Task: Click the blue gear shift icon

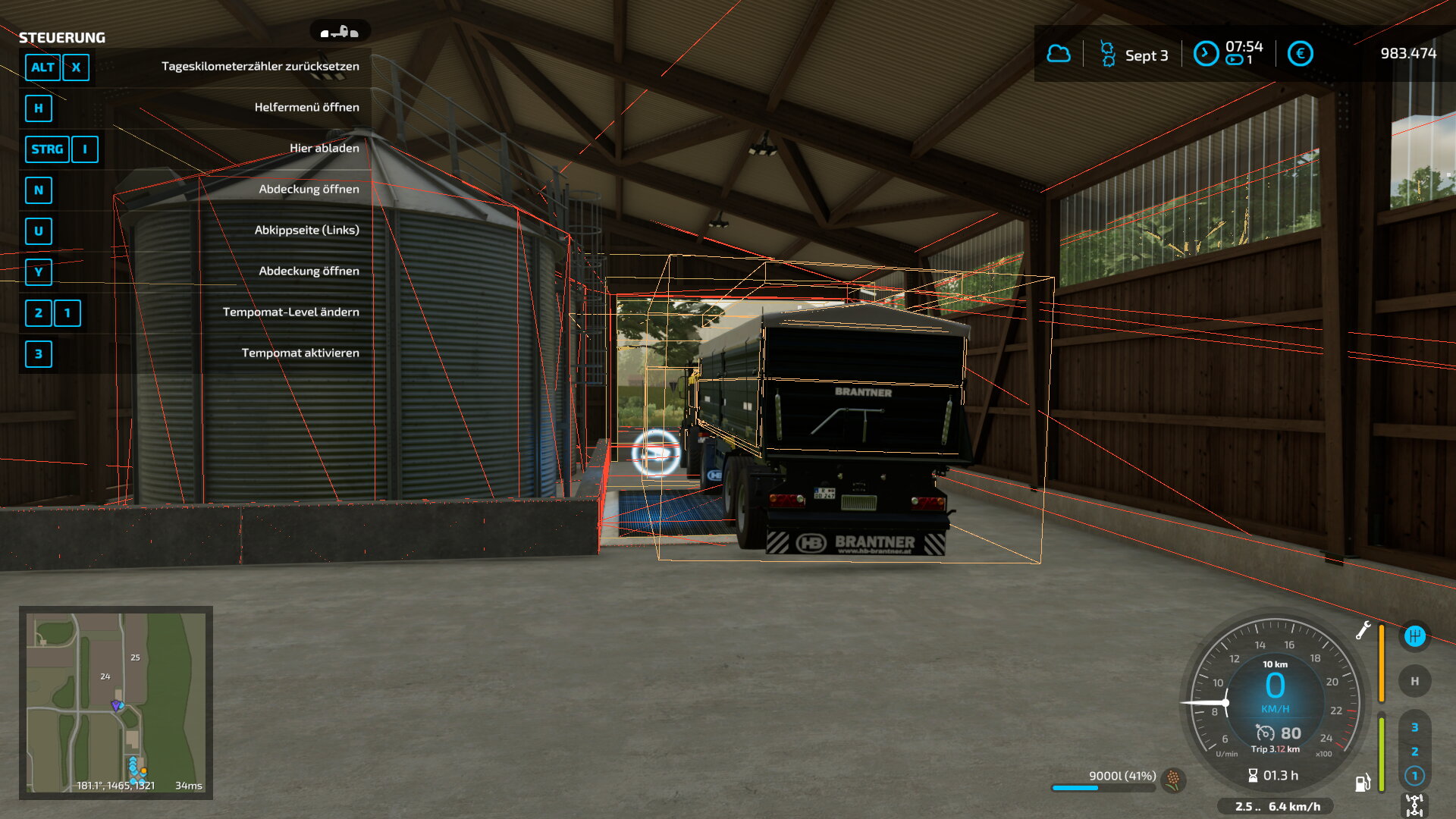Action: (x=1414, y=636)
